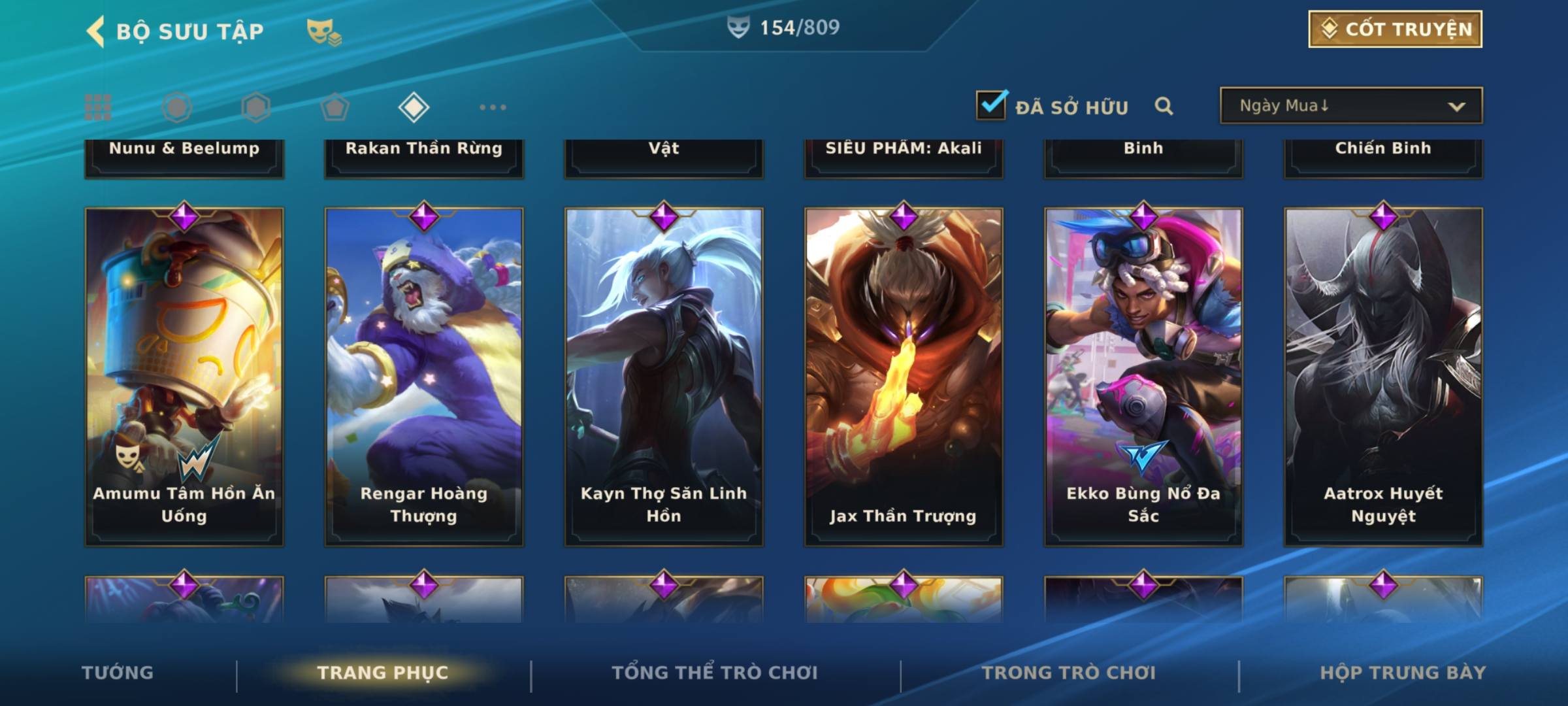Show more filters via three dots
1568x706 pixels.
493,107
